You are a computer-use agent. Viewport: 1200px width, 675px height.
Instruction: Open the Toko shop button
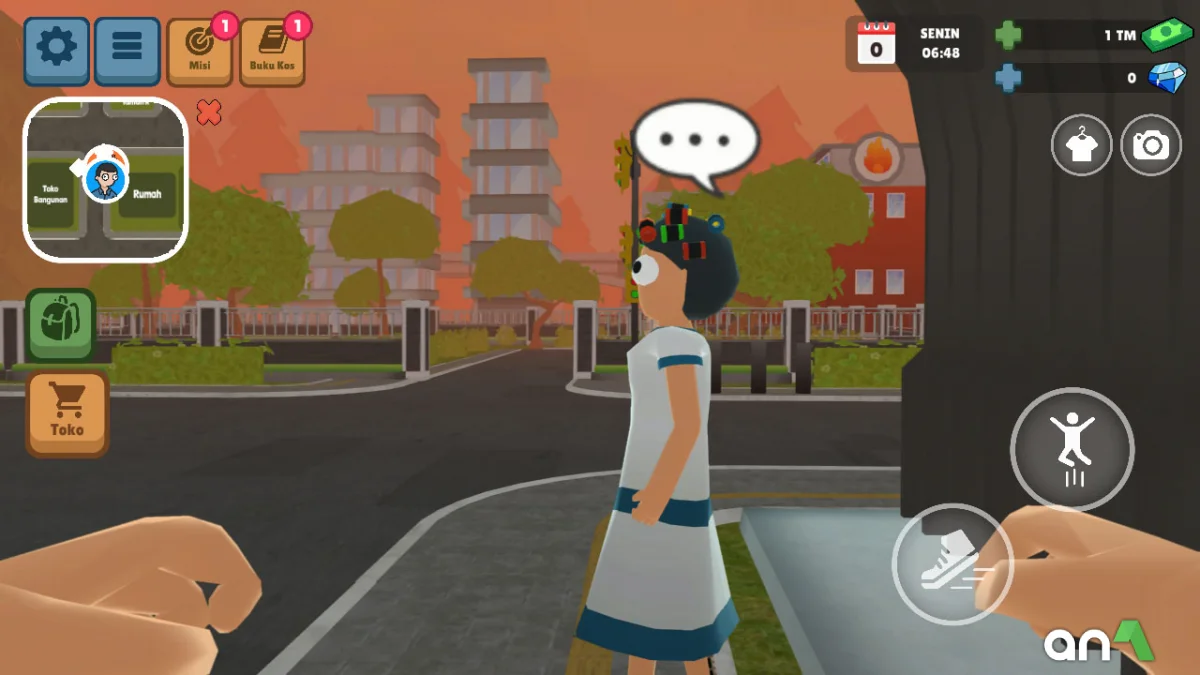click(67, 414)
